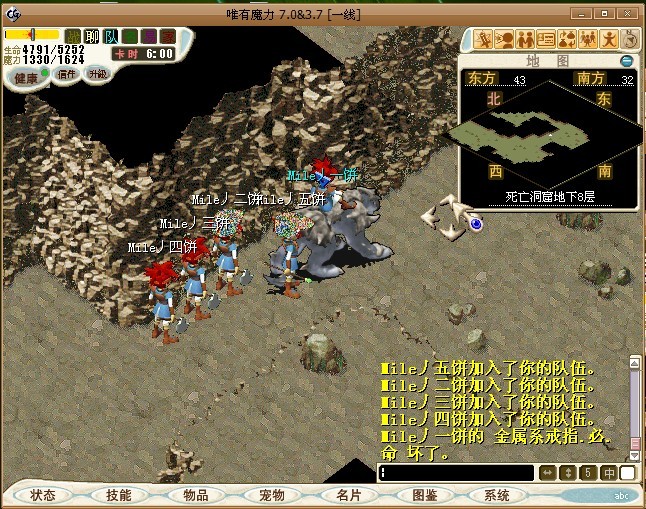This screenshot has width=646, height=509.
Task: Open the 状态 status menu
Action: click(43, 495)
